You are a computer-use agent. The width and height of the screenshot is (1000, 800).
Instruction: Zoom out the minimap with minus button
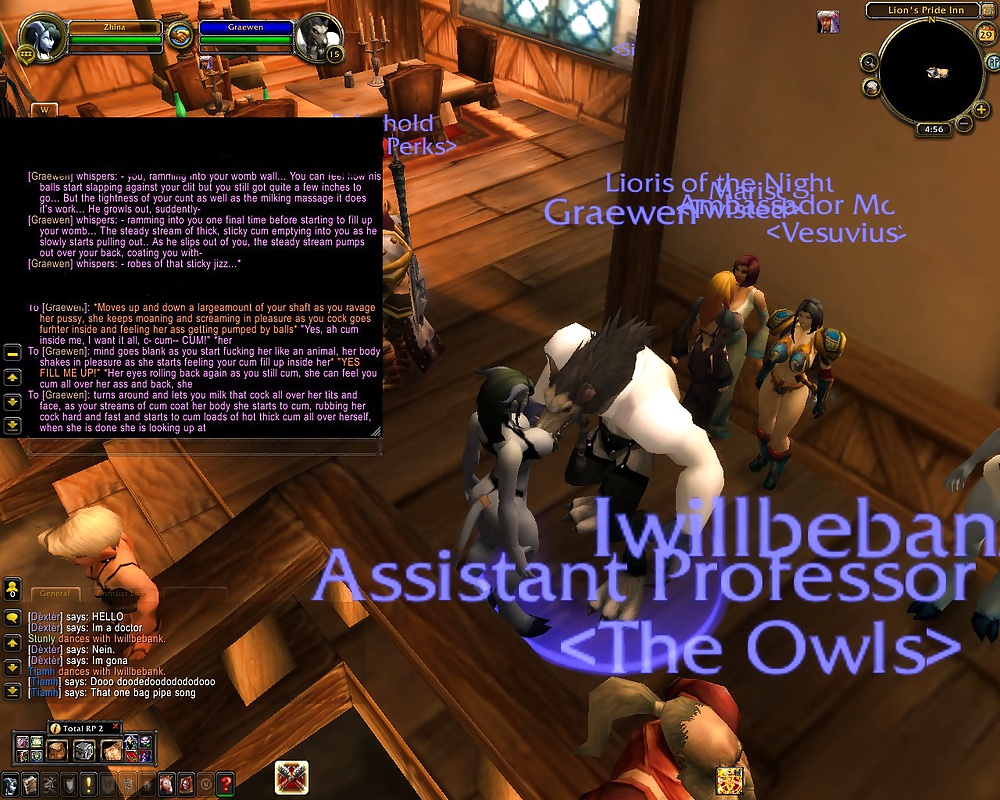964,124
